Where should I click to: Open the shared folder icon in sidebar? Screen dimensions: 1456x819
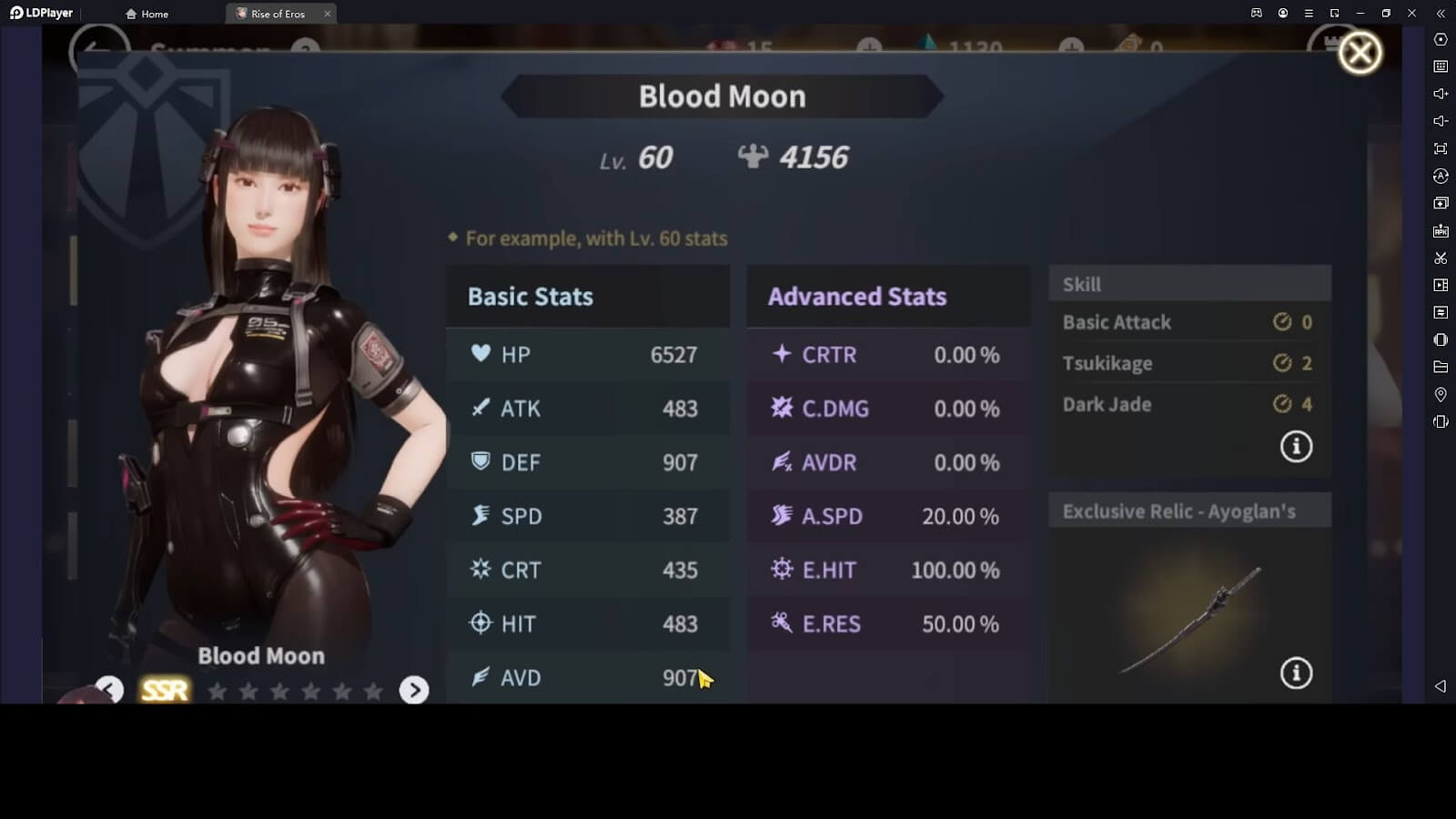point(1441,367)
